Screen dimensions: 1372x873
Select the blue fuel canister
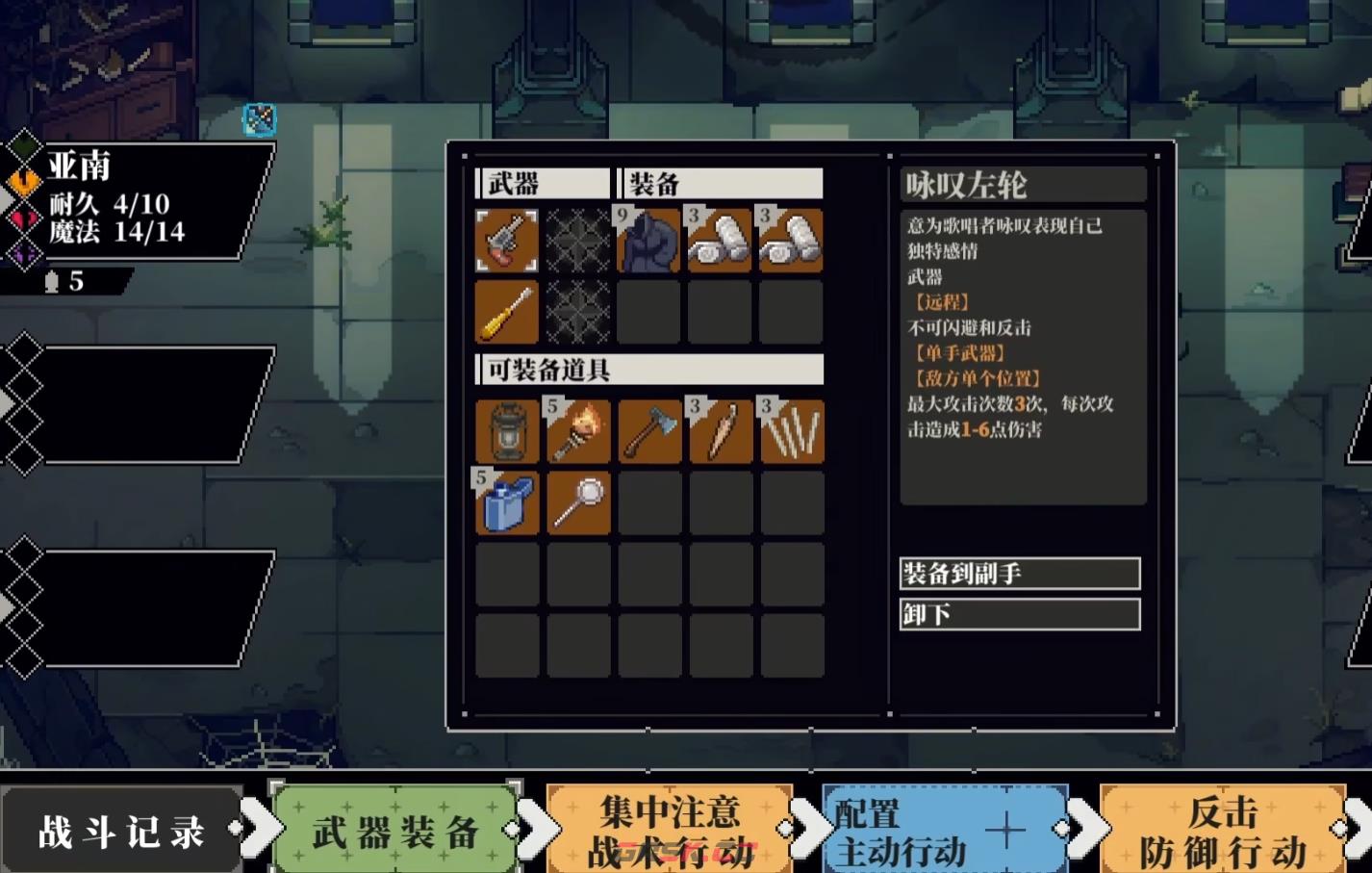[507, 502]
